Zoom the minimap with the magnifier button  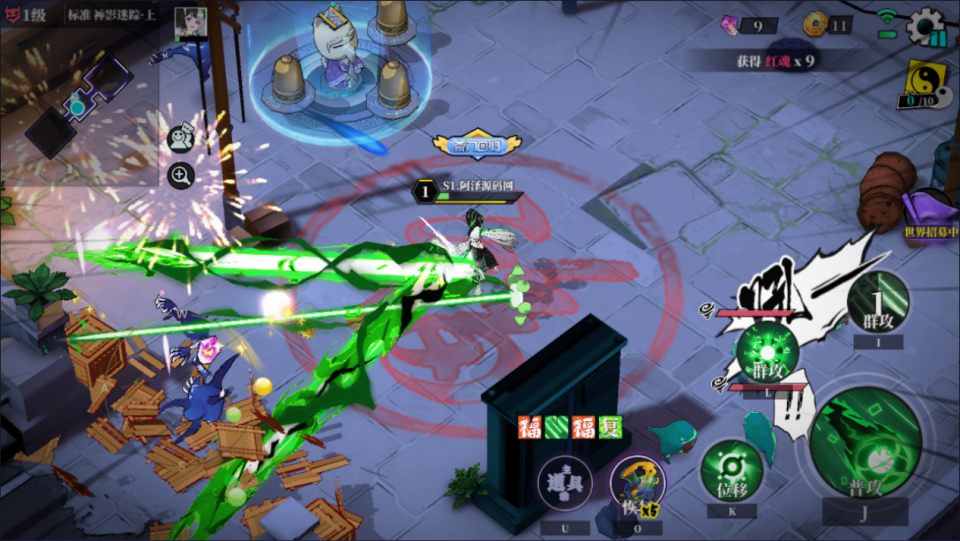pyautogui.click(x=181, y=177)
